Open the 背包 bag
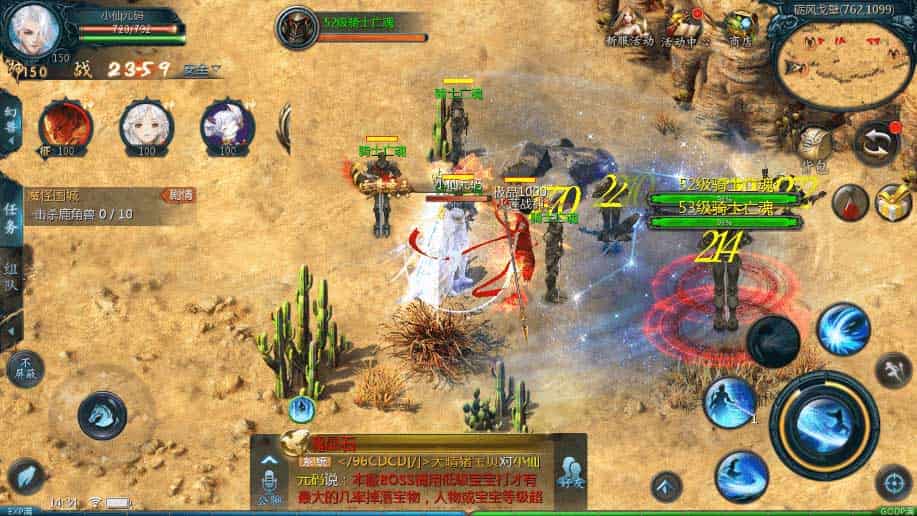This screenshot has height=516, width=917. [x=816, y=147]
